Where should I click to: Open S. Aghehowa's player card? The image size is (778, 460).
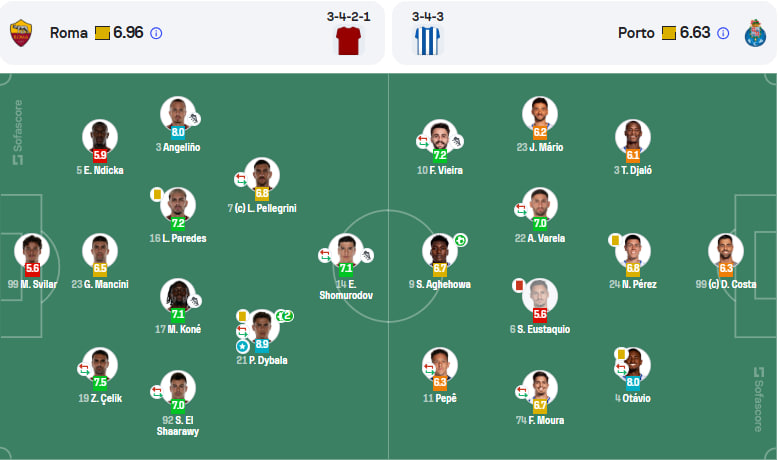point(440,252)
